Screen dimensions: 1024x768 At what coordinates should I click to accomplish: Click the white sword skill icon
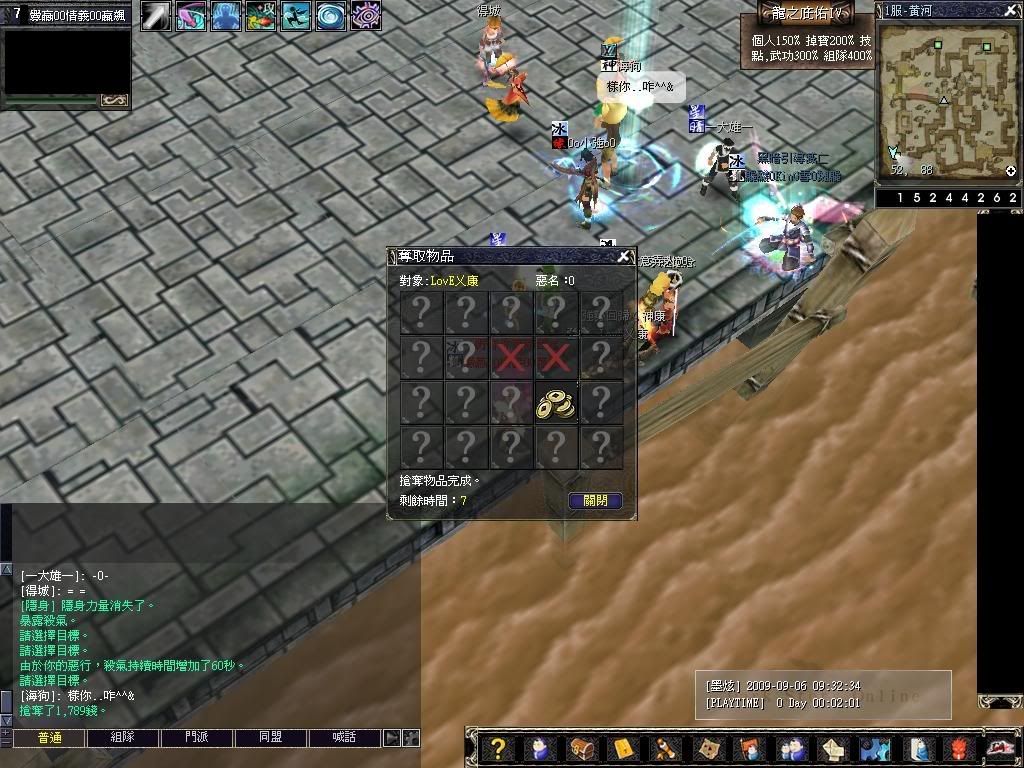(x=155, y=16)
